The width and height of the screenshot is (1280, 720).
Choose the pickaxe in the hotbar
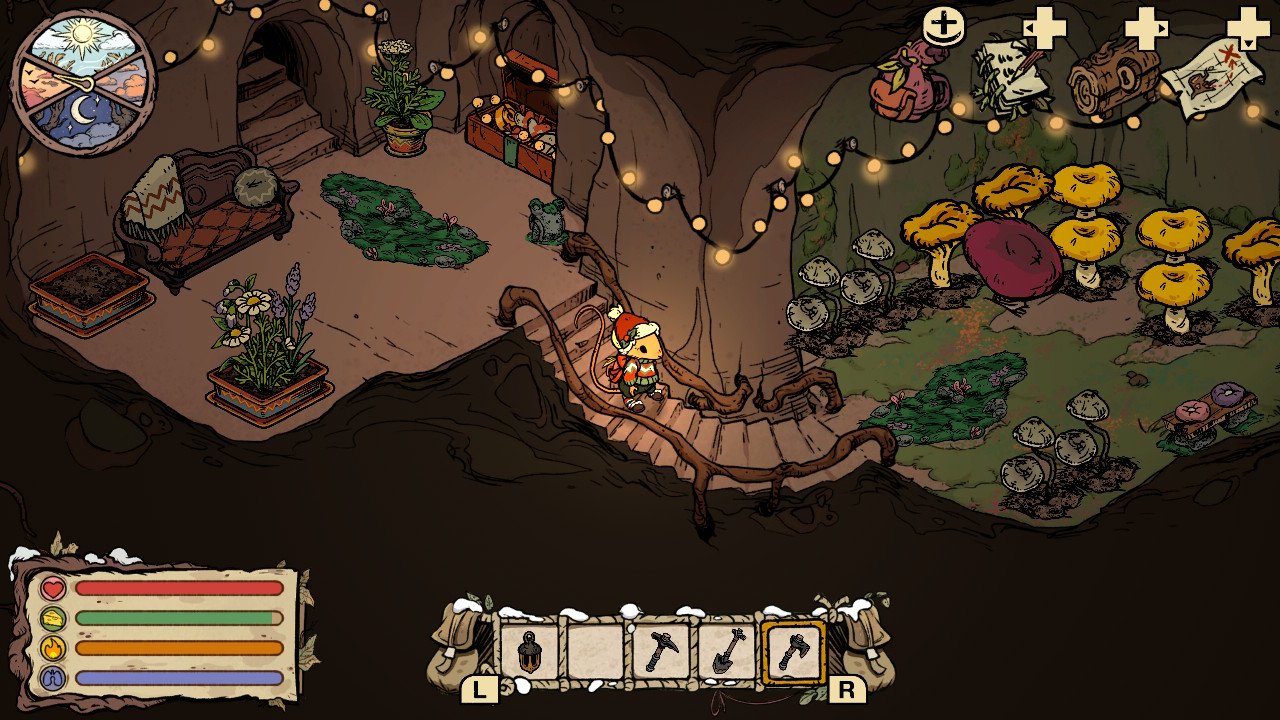[661, 653]
